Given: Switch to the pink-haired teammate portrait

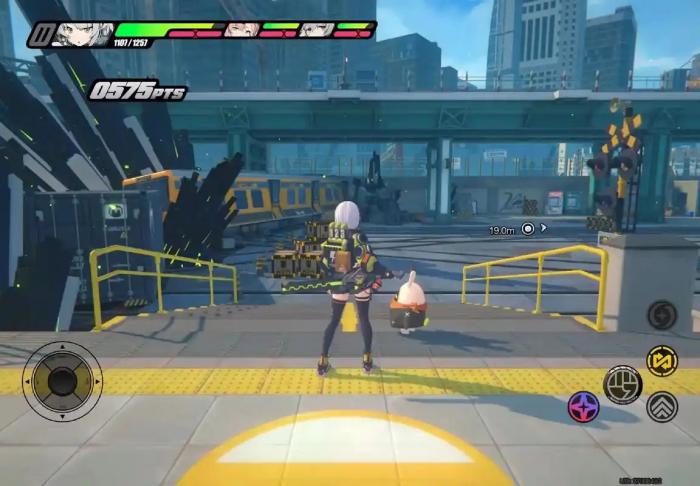Looking at the screenshot, I should click(240, 30).
